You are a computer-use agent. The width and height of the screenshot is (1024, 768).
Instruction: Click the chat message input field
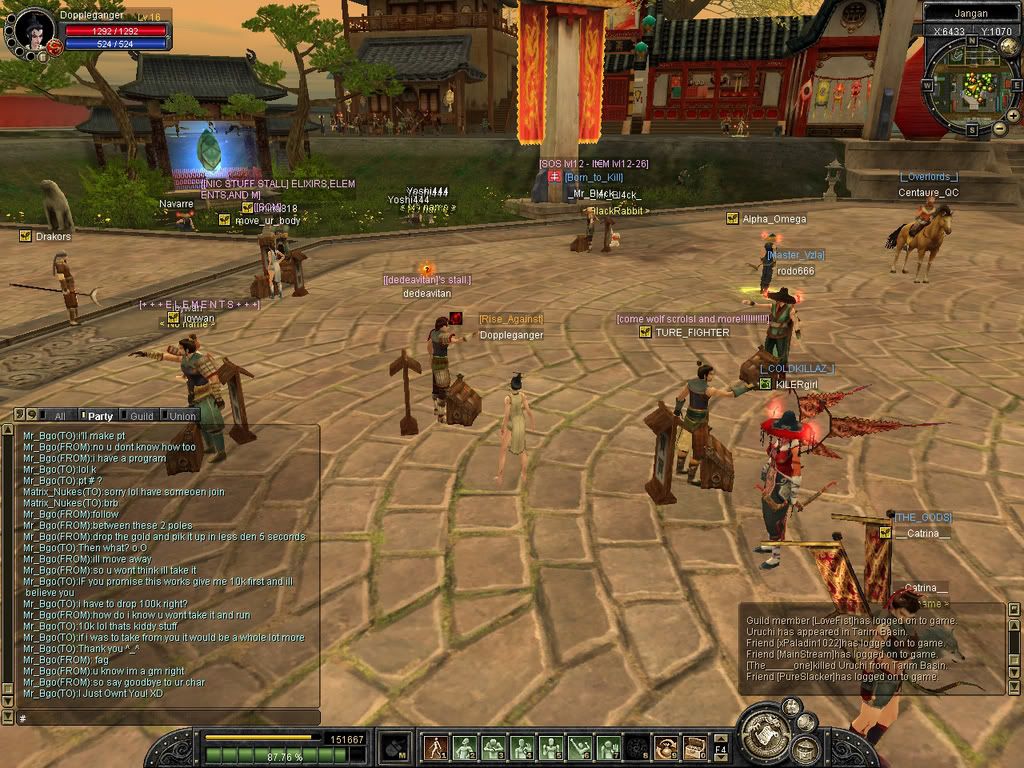[165, 718]
